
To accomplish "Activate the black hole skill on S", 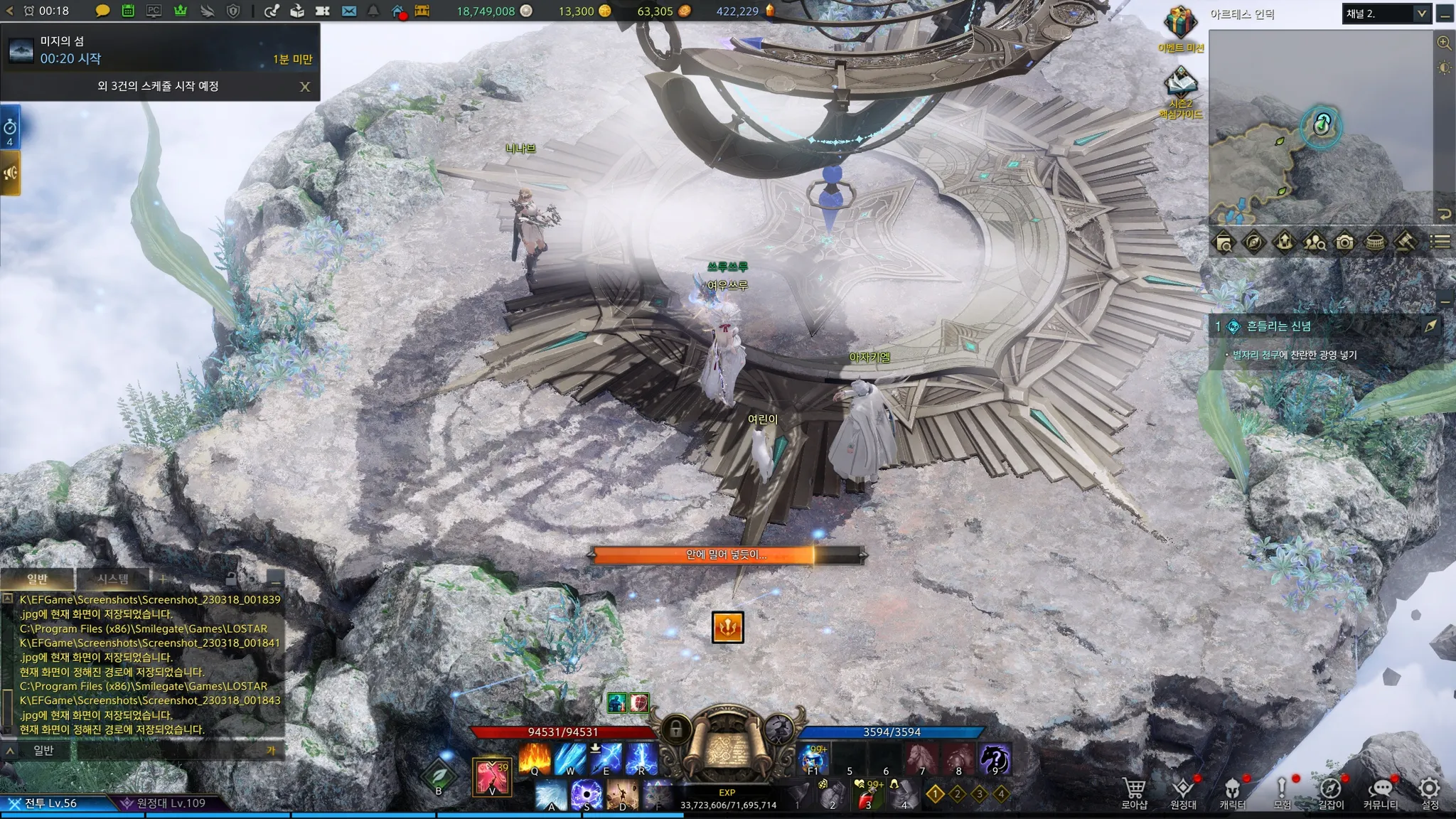I will pyautogui.click(x=587, y=794).
